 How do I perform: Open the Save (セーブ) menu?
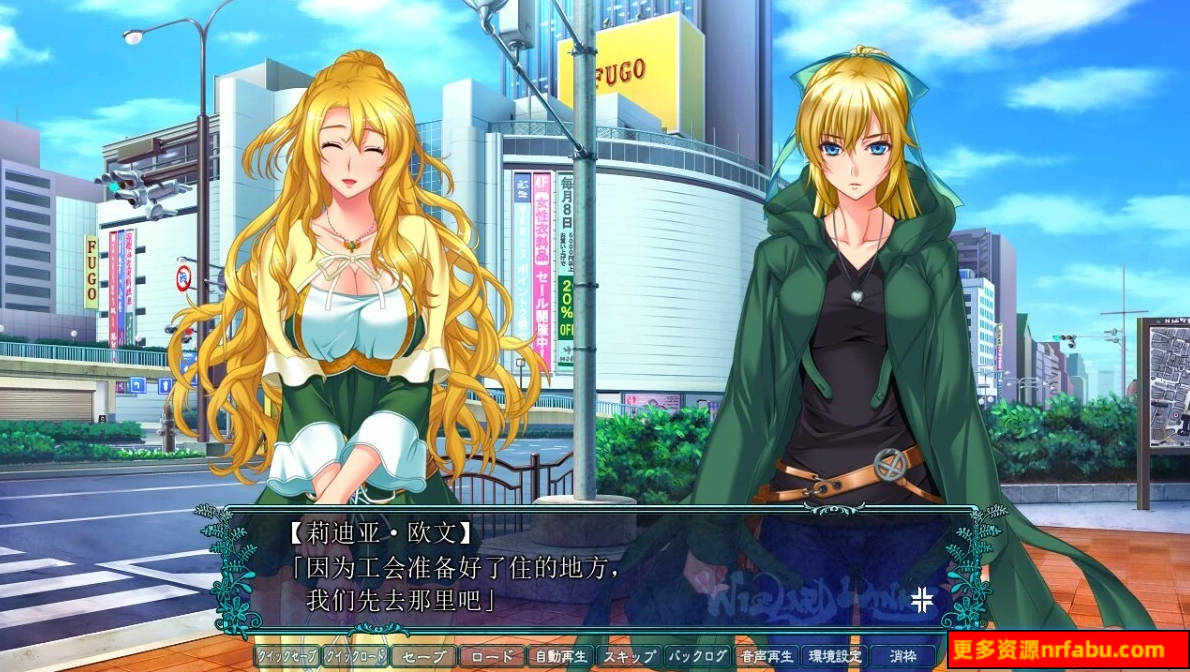(x=423, y=657)
